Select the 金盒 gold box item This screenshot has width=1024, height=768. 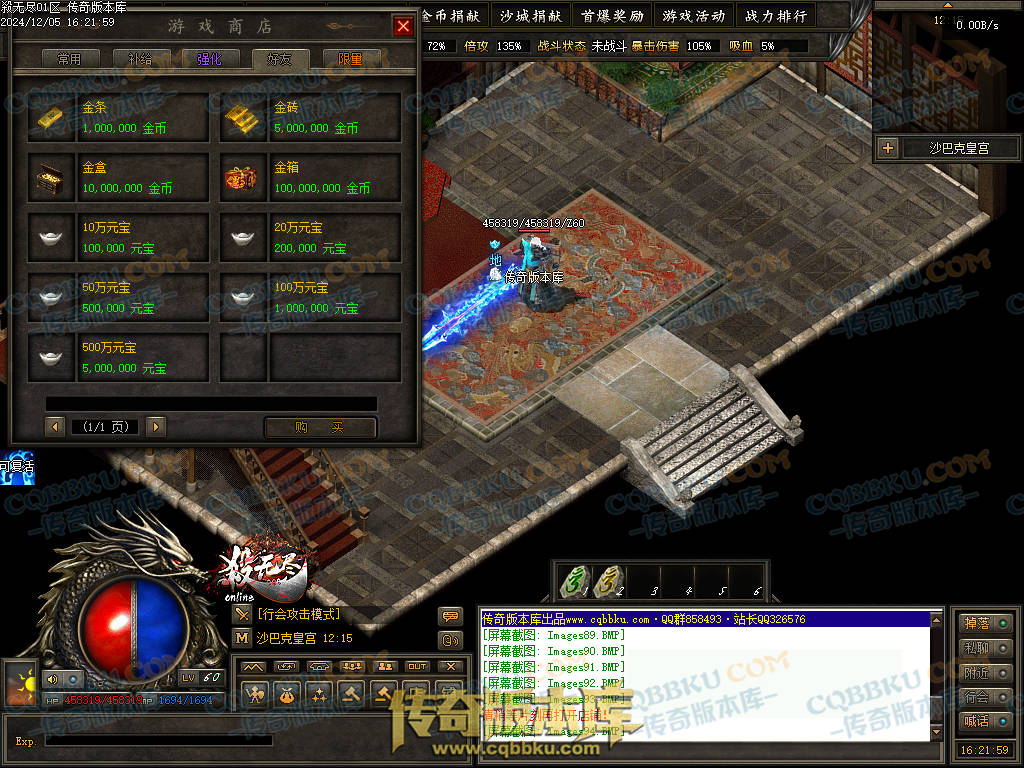pyautogui.click(x=119, y=178)
